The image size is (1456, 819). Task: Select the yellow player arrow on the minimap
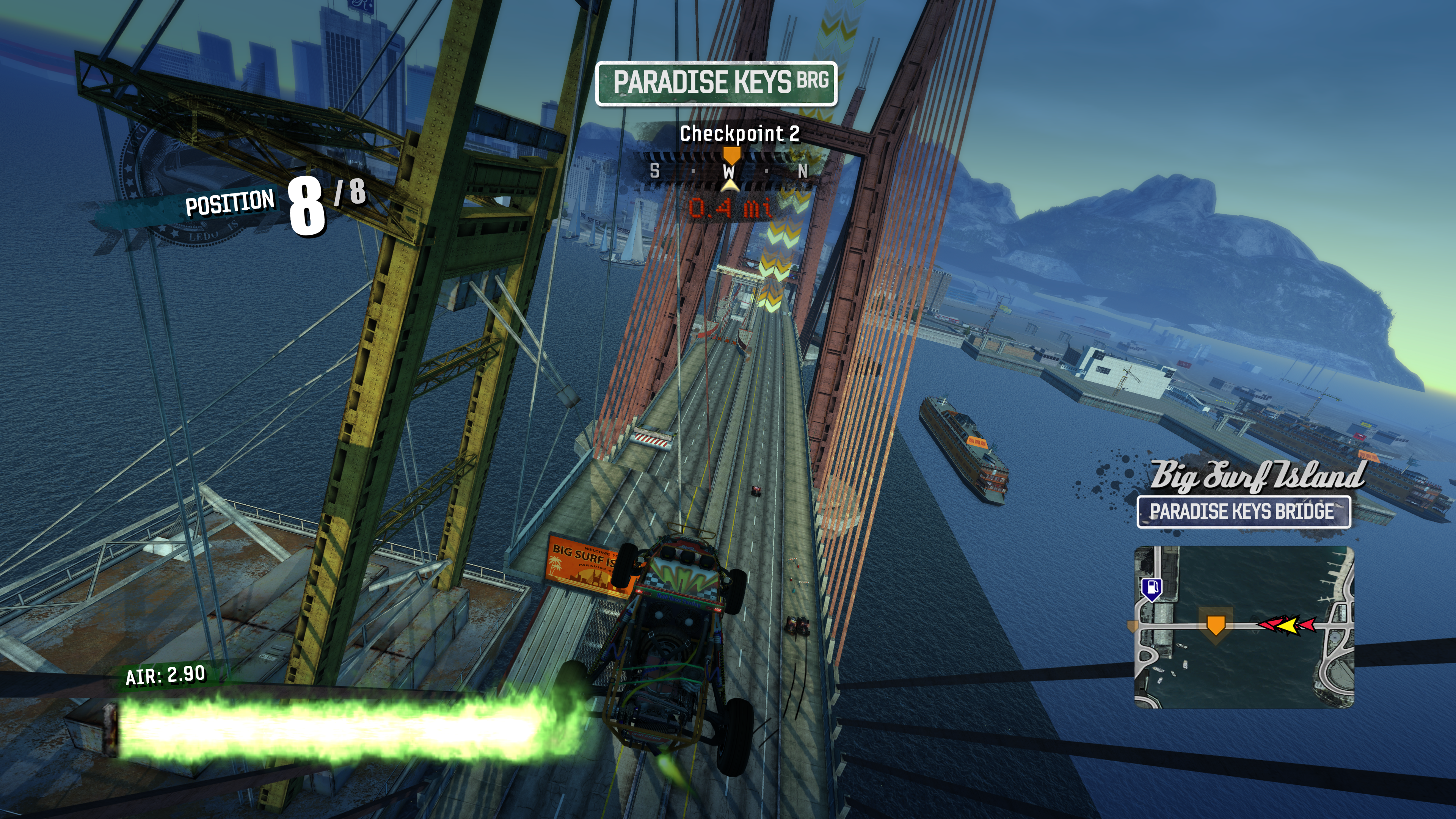(1288, 626)
